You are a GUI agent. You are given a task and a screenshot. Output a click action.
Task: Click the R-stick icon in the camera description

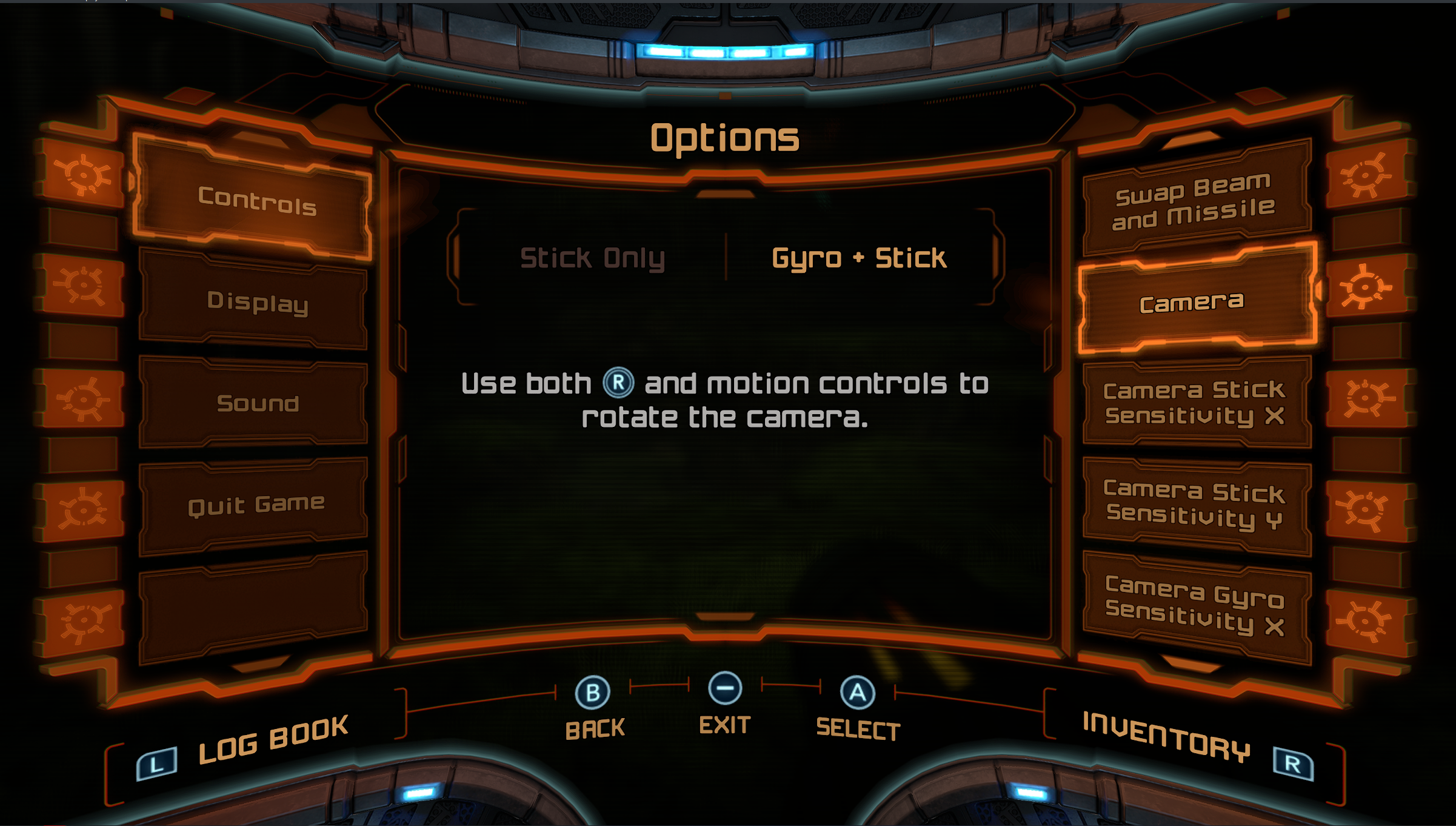pyautogui.click(x=619, y=381)
